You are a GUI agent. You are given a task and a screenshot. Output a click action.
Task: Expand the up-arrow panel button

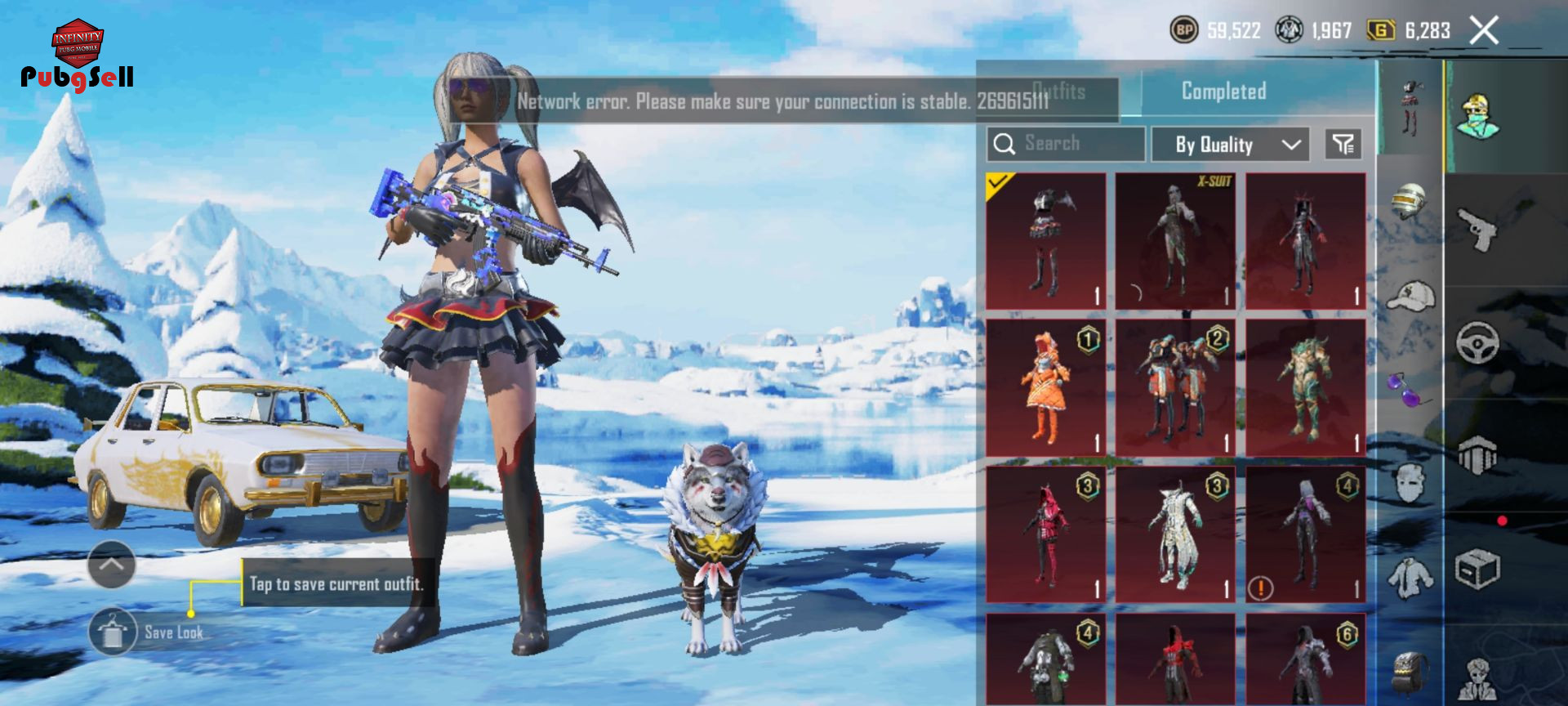112,564
